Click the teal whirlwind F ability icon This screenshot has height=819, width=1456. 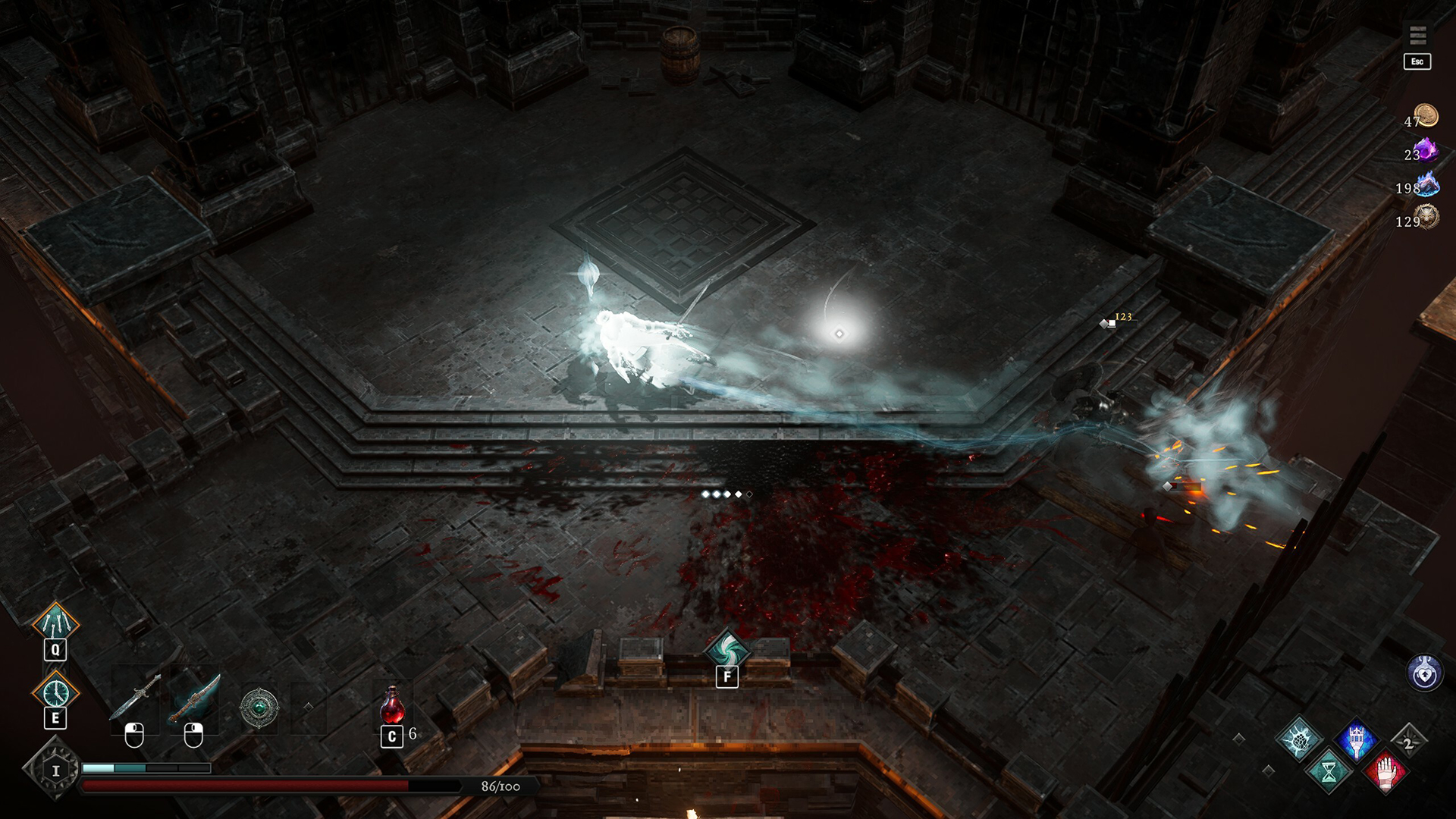[x=727, y=650]
